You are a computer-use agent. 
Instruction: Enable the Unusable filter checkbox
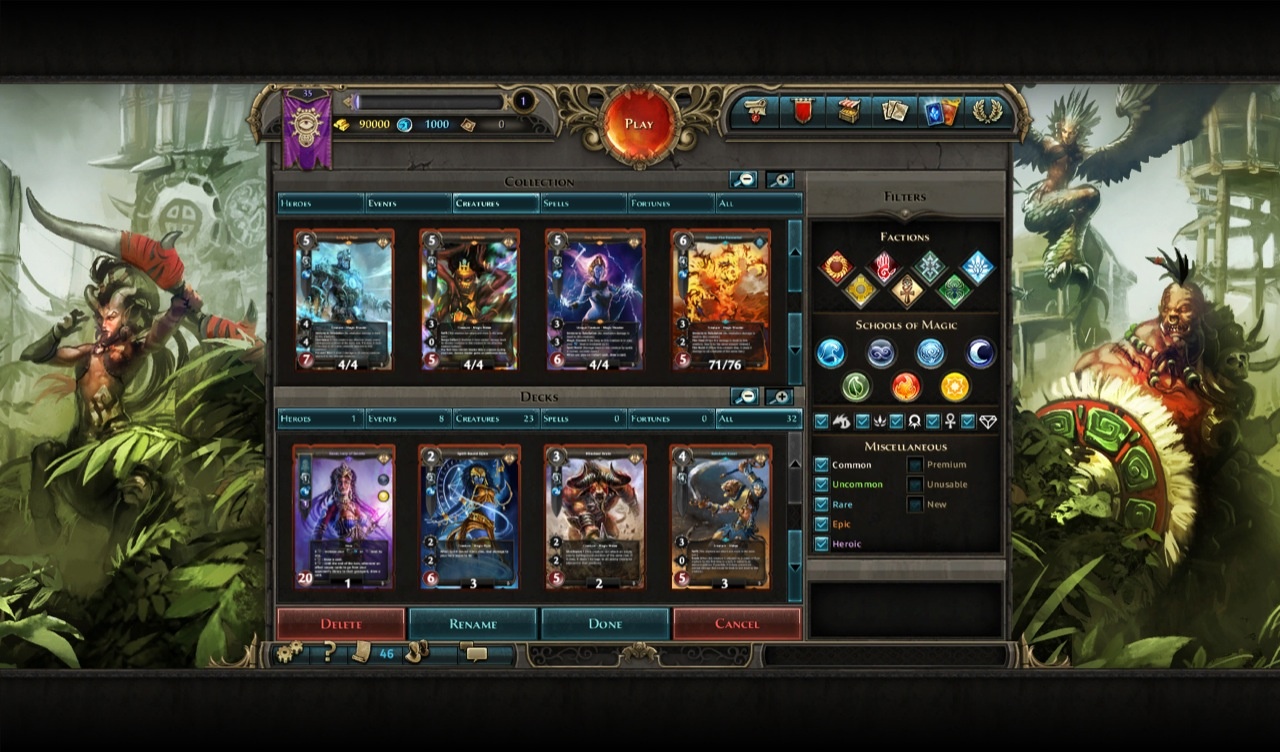pos(913,484)
